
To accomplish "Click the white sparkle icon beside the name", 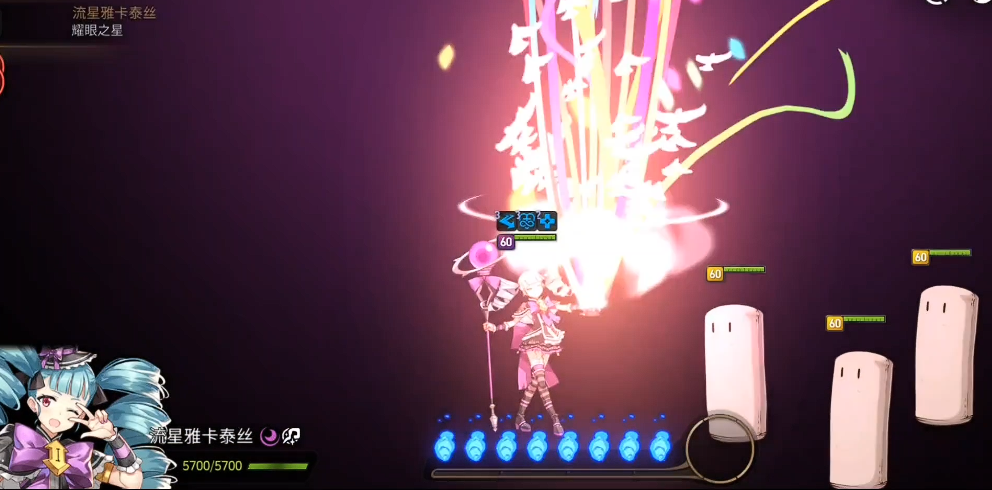I will pos(291,436).
